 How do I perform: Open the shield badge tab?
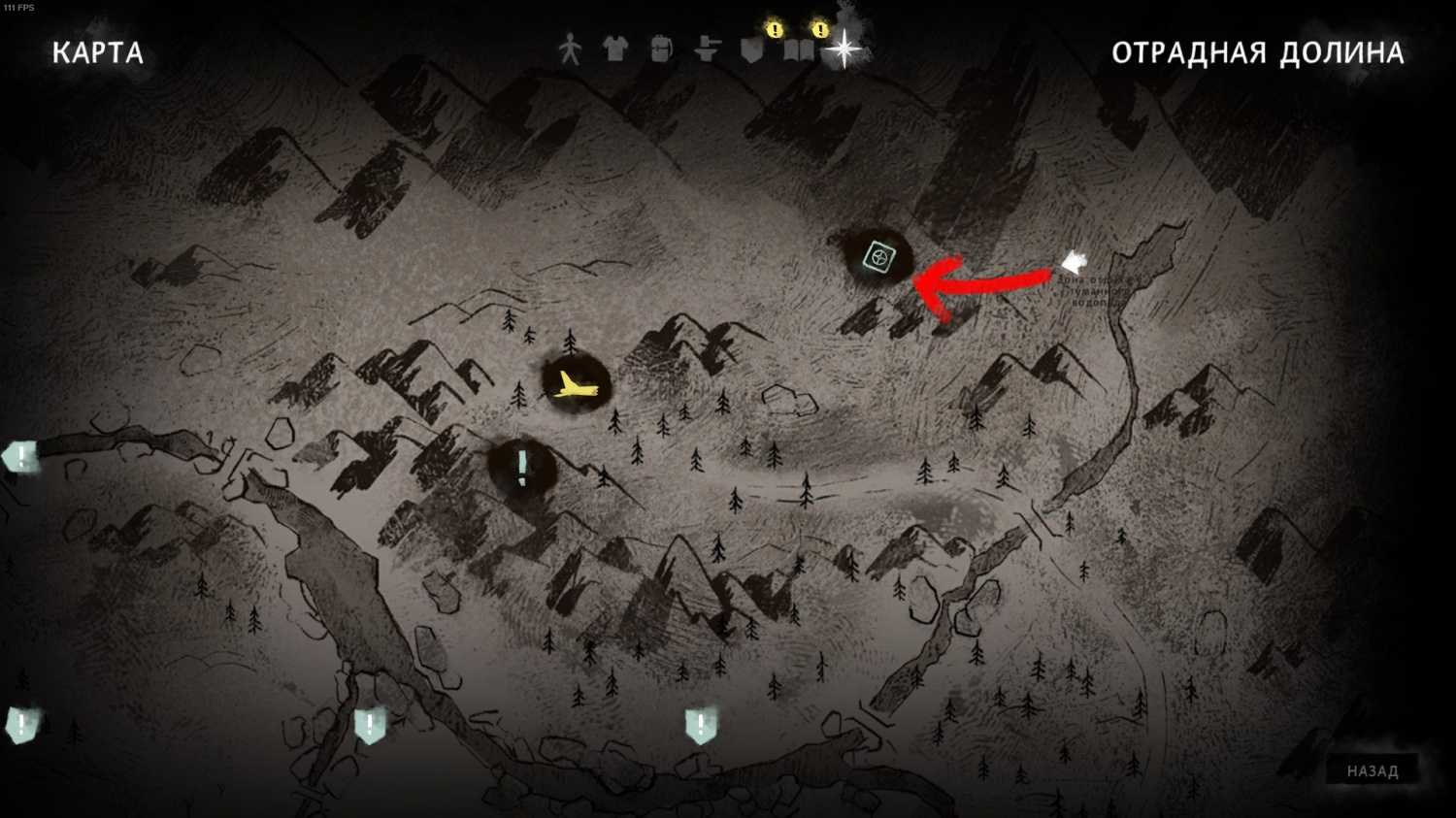[x=752, y=49]
